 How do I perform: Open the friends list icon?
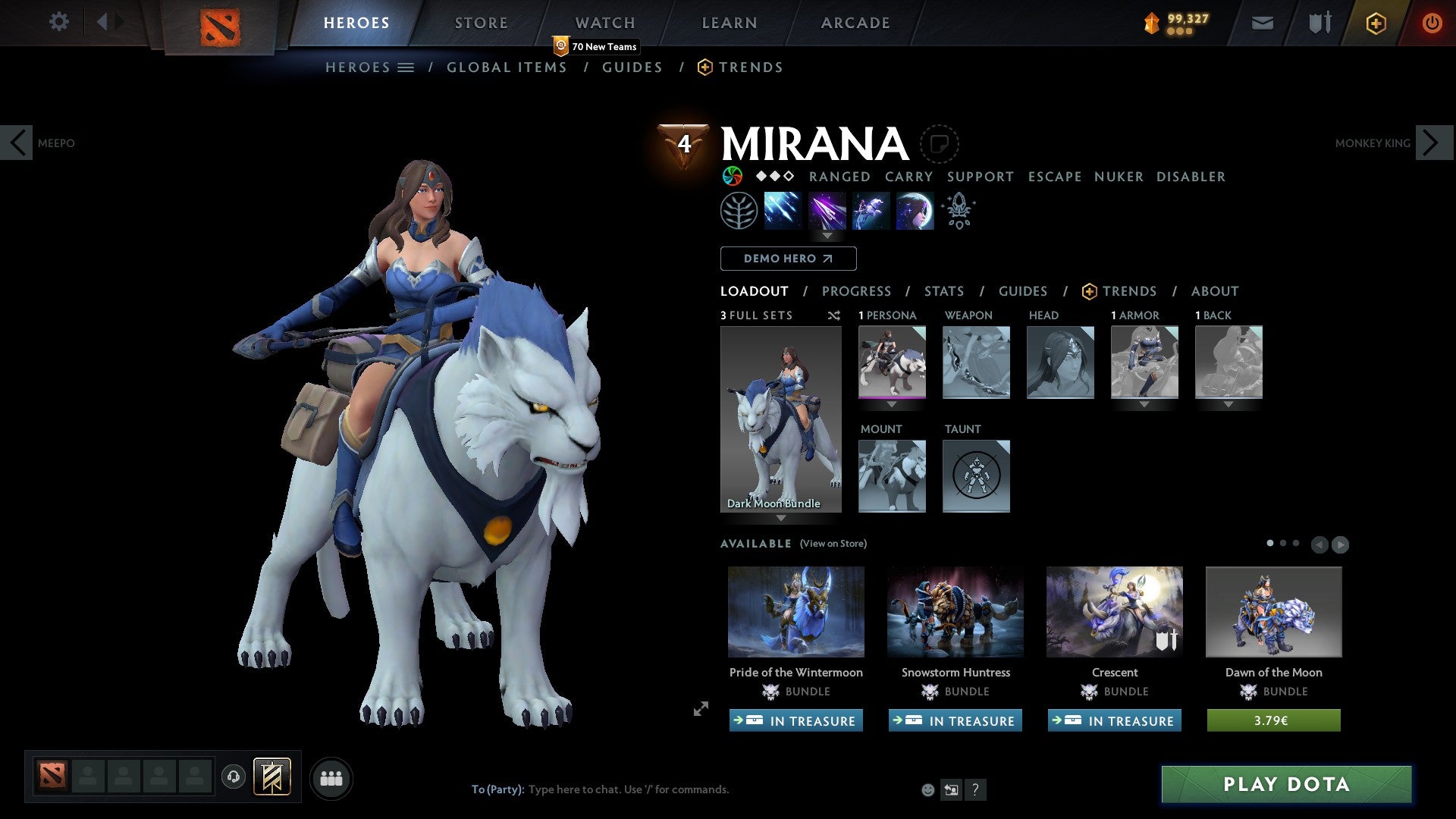click(331, 777)
